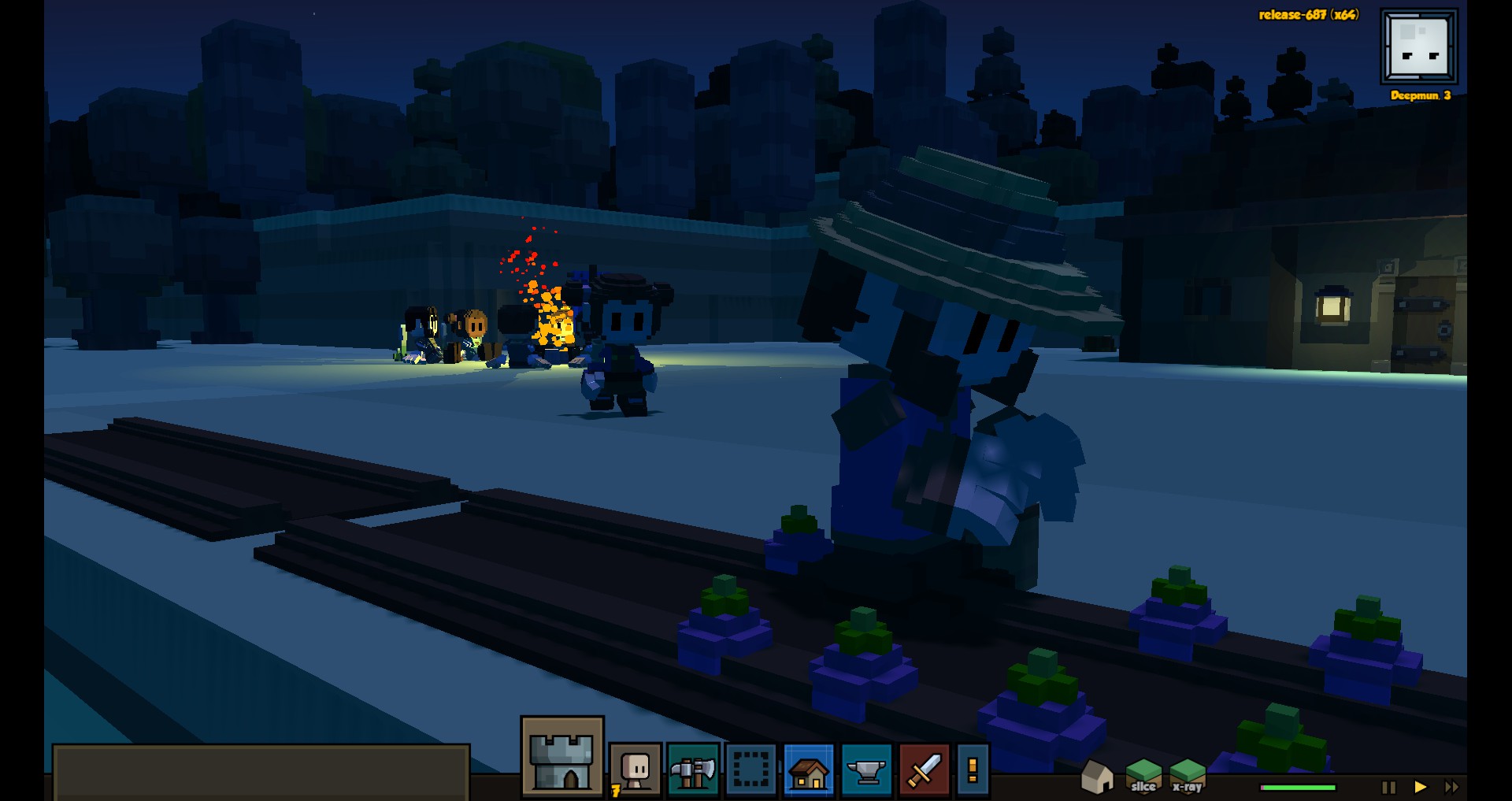This screenshot has width=1512, height=801.
Task: Toggle the slice view mode
Action: [1143, 778]
